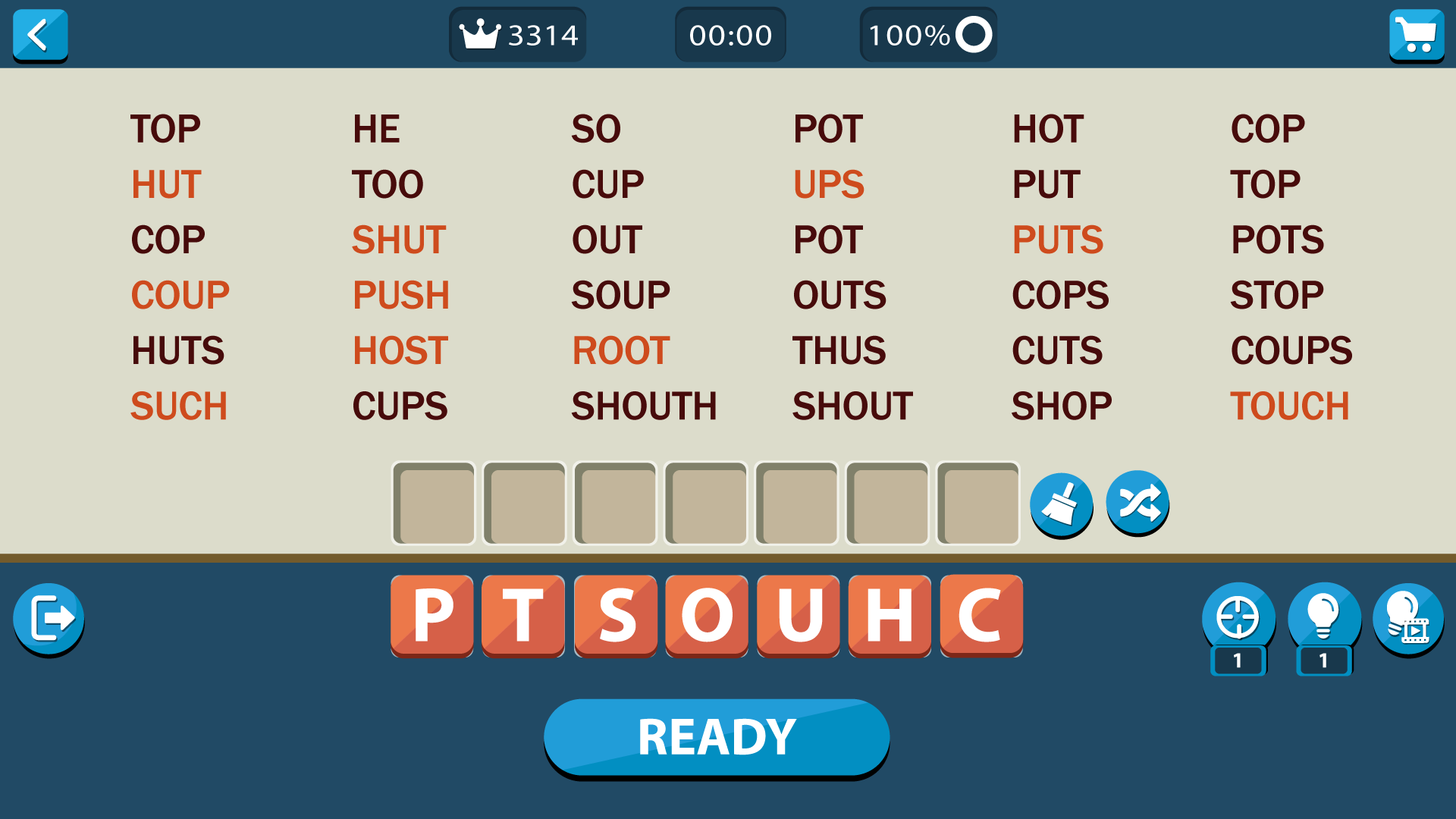Click the word PUSH in the list
Image resolution: width=1456 pixels, height=819 pixels.
401,294
